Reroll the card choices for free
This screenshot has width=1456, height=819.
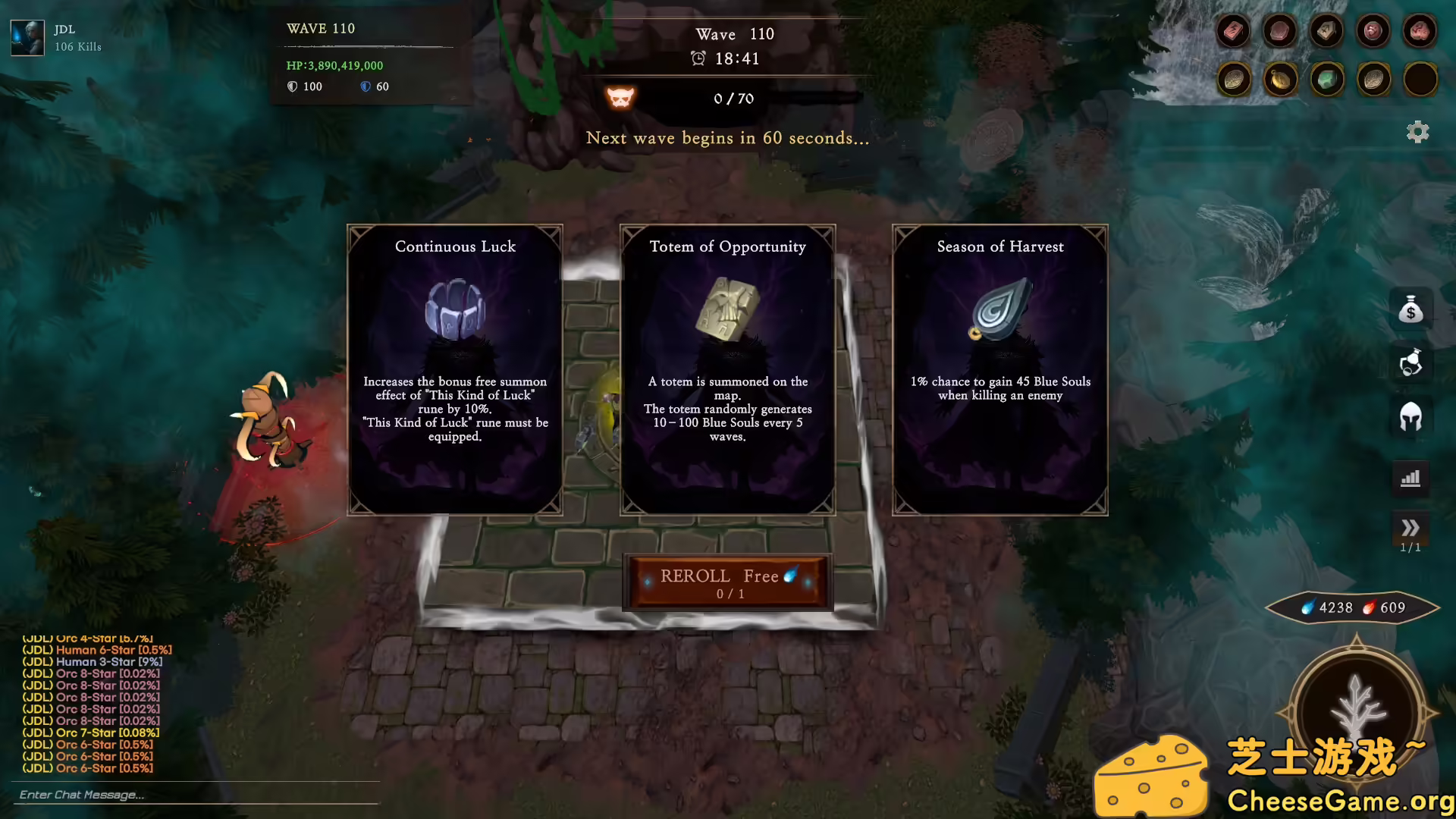point(728,582)
